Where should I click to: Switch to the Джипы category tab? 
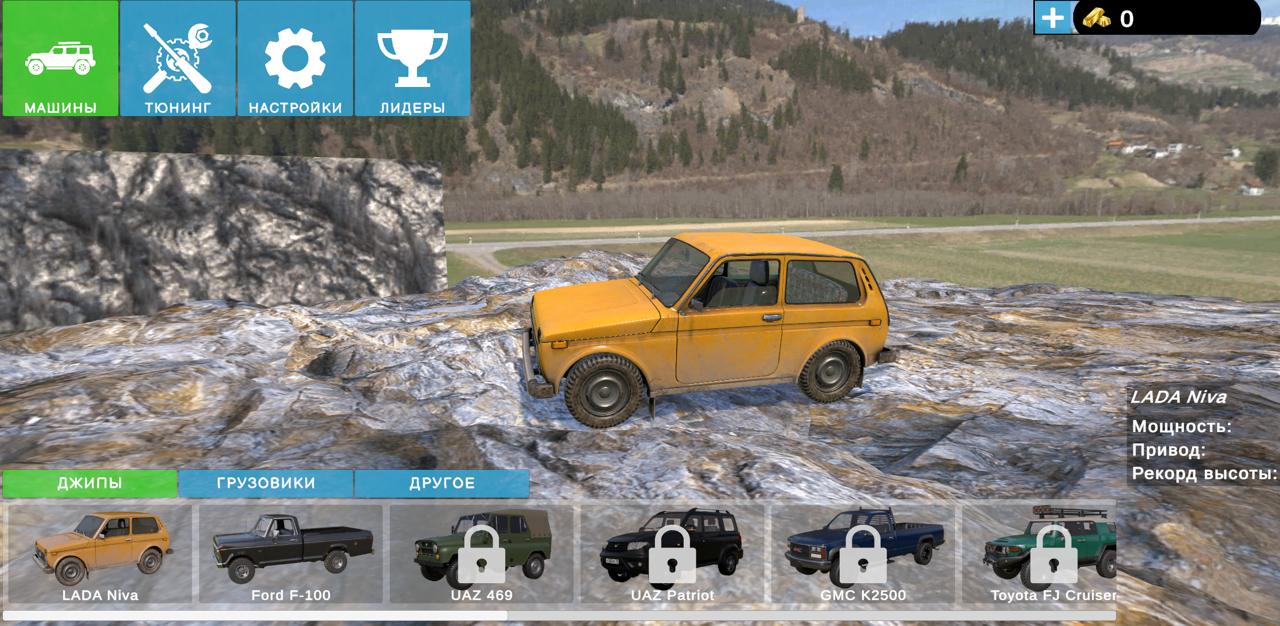pos(90,483)
